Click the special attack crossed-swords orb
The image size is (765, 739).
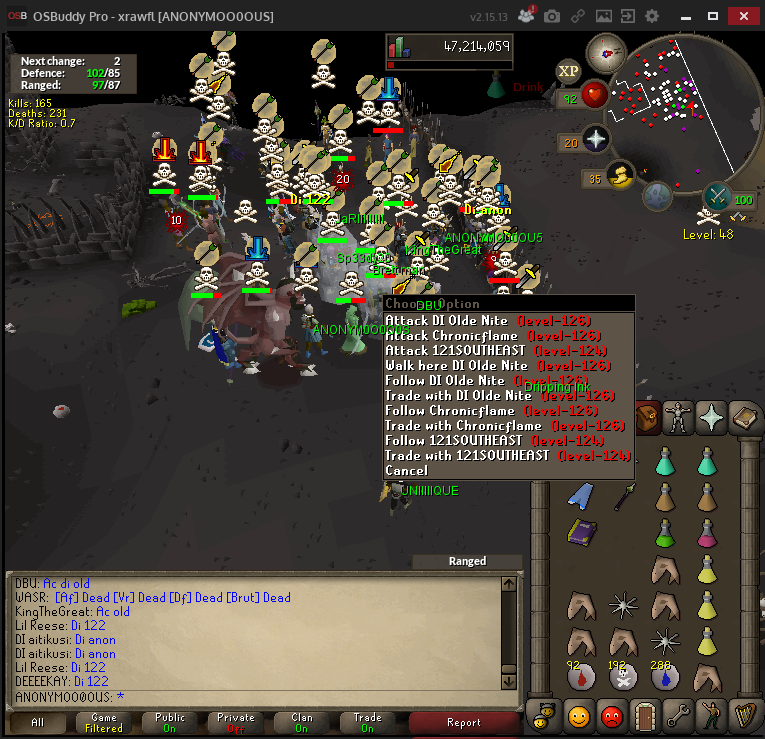(x=719, y=196)
